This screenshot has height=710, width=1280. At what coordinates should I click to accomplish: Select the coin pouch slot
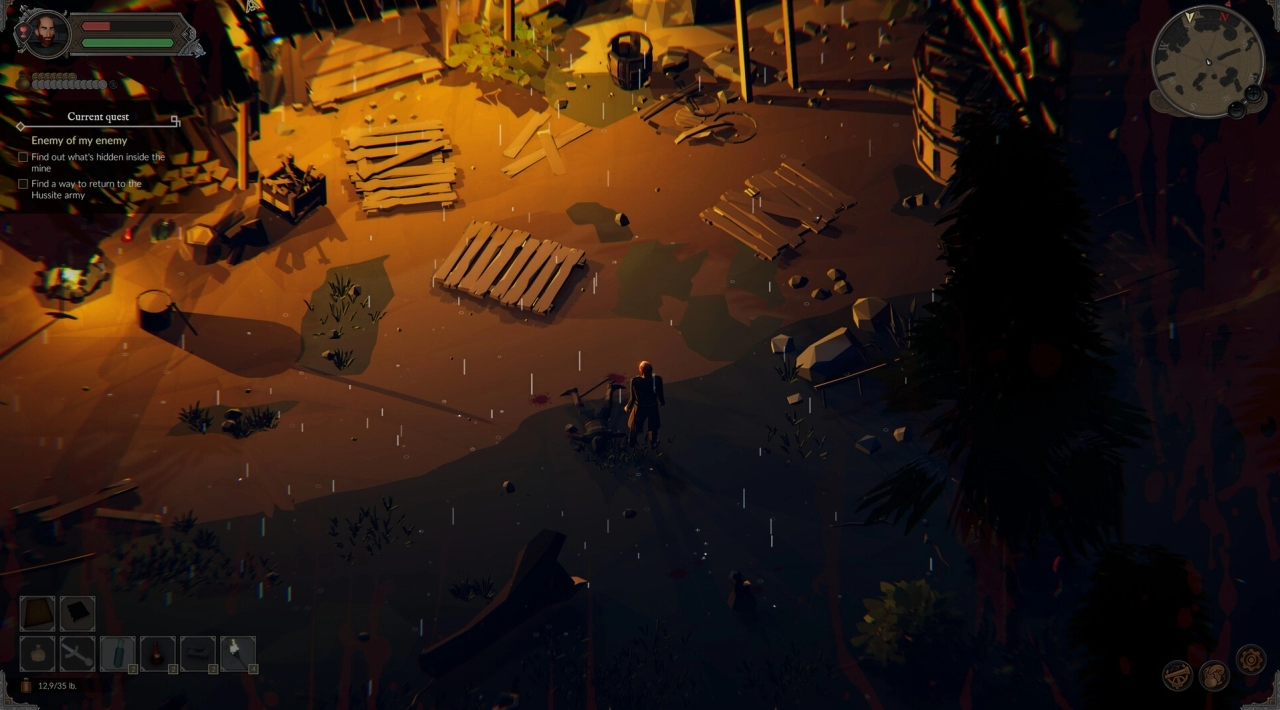[38, 654]
